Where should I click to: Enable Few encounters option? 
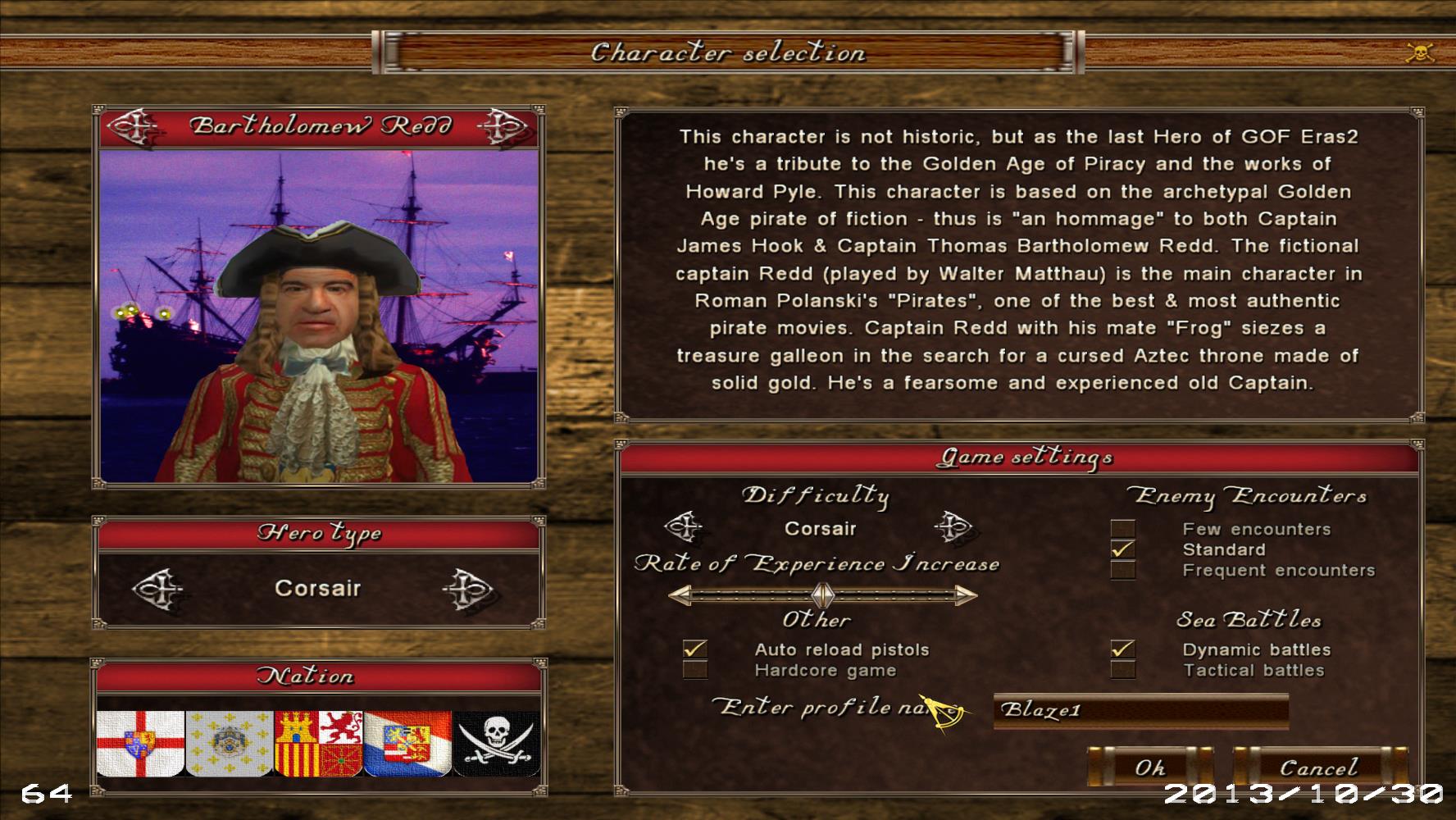(1122, 529)
